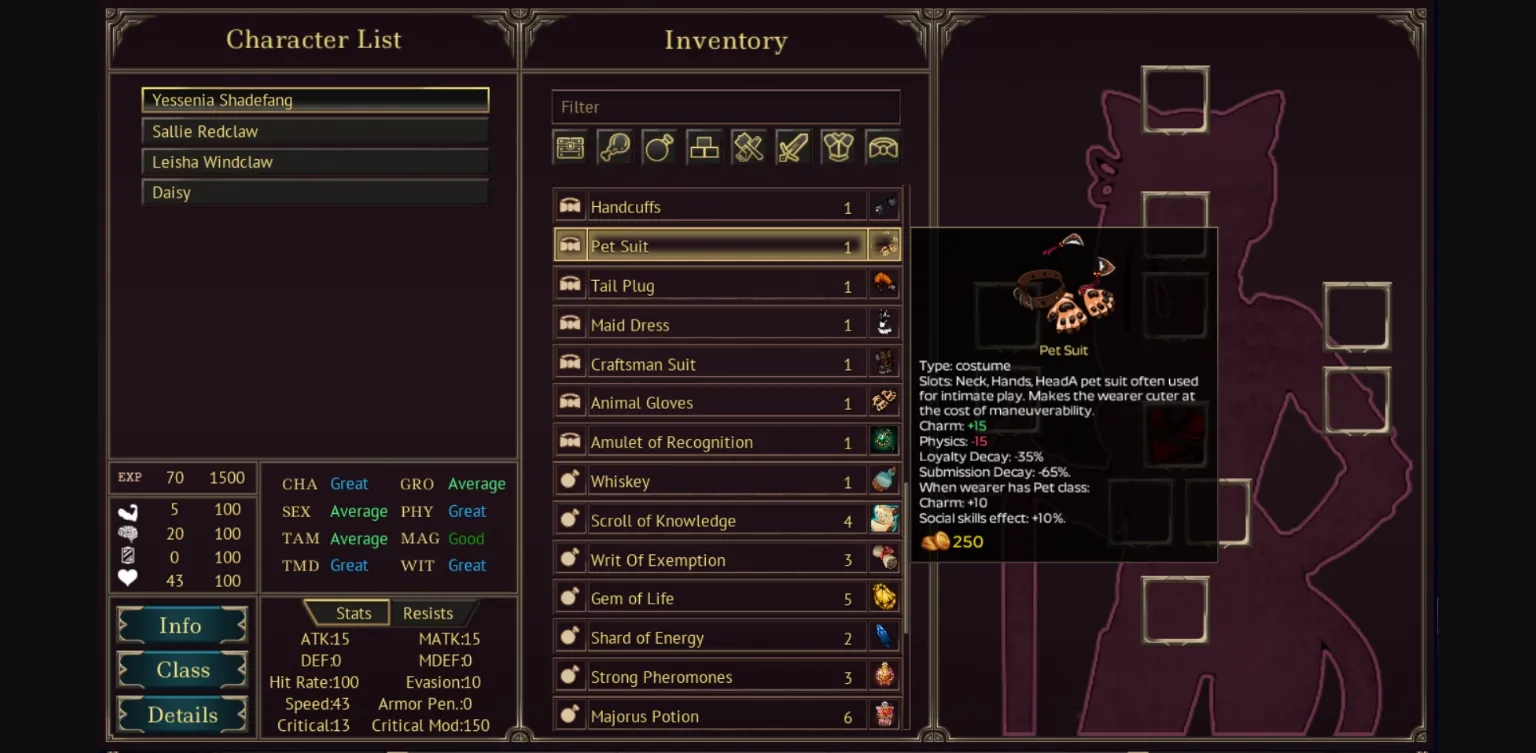
Task: Switch to the Resists tab
Action: (428, 613)
